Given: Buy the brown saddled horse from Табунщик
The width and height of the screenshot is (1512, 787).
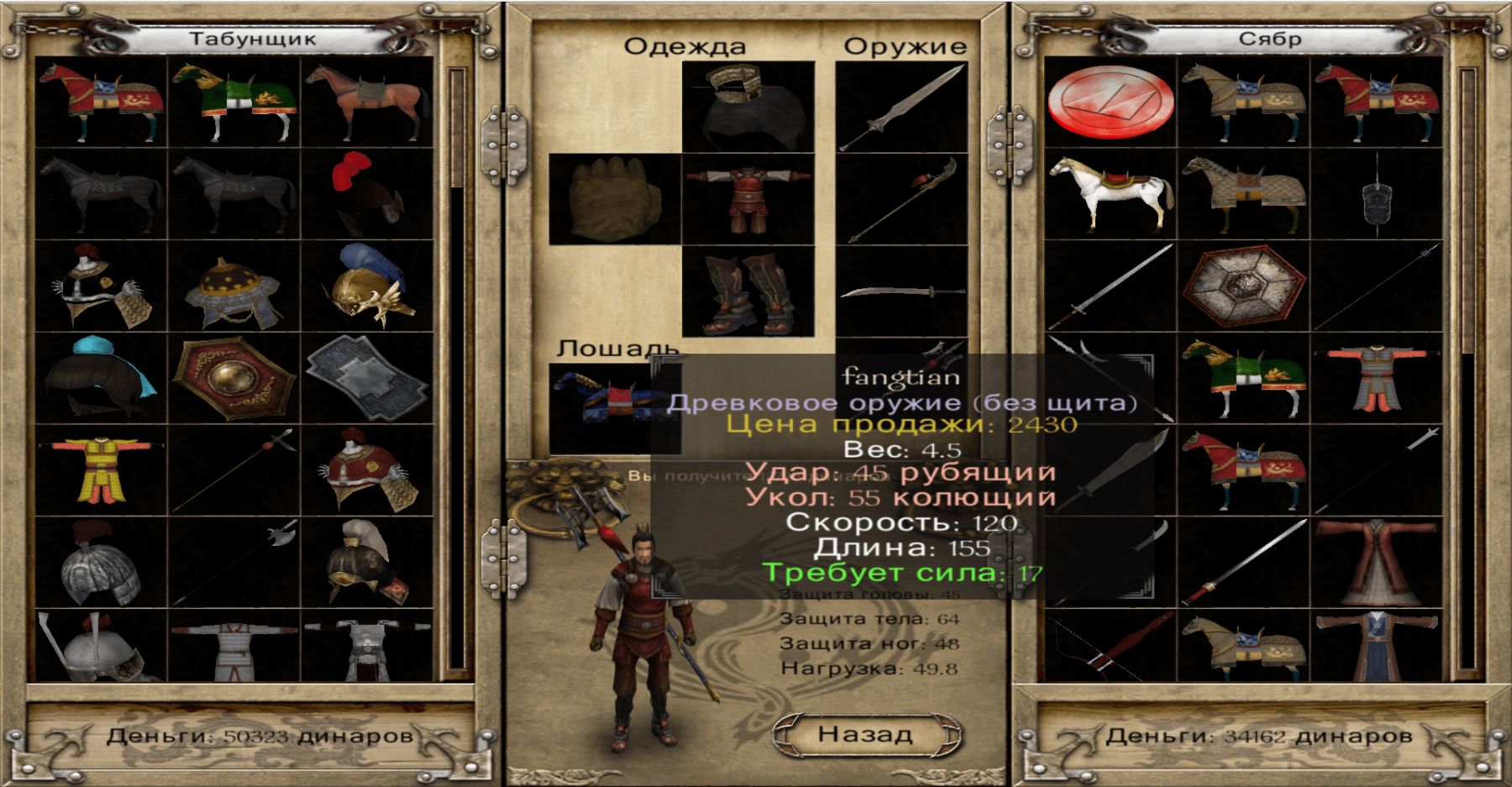Looking at the screenshot, I should click(367, 102).
